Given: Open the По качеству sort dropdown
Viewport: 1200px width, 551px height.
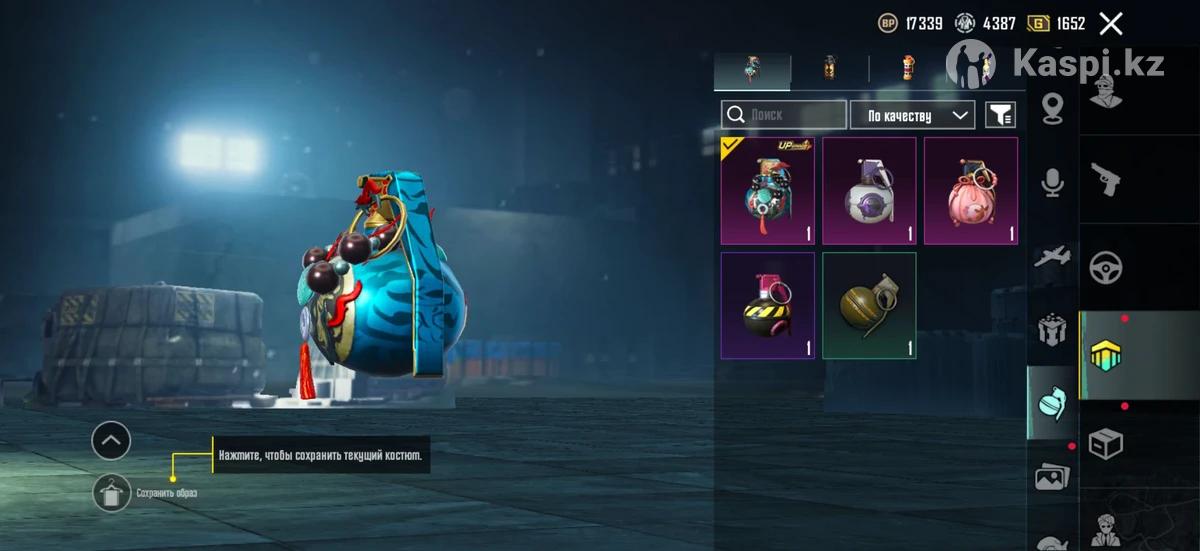Looking at the screenshot, I should click(912, 115).
